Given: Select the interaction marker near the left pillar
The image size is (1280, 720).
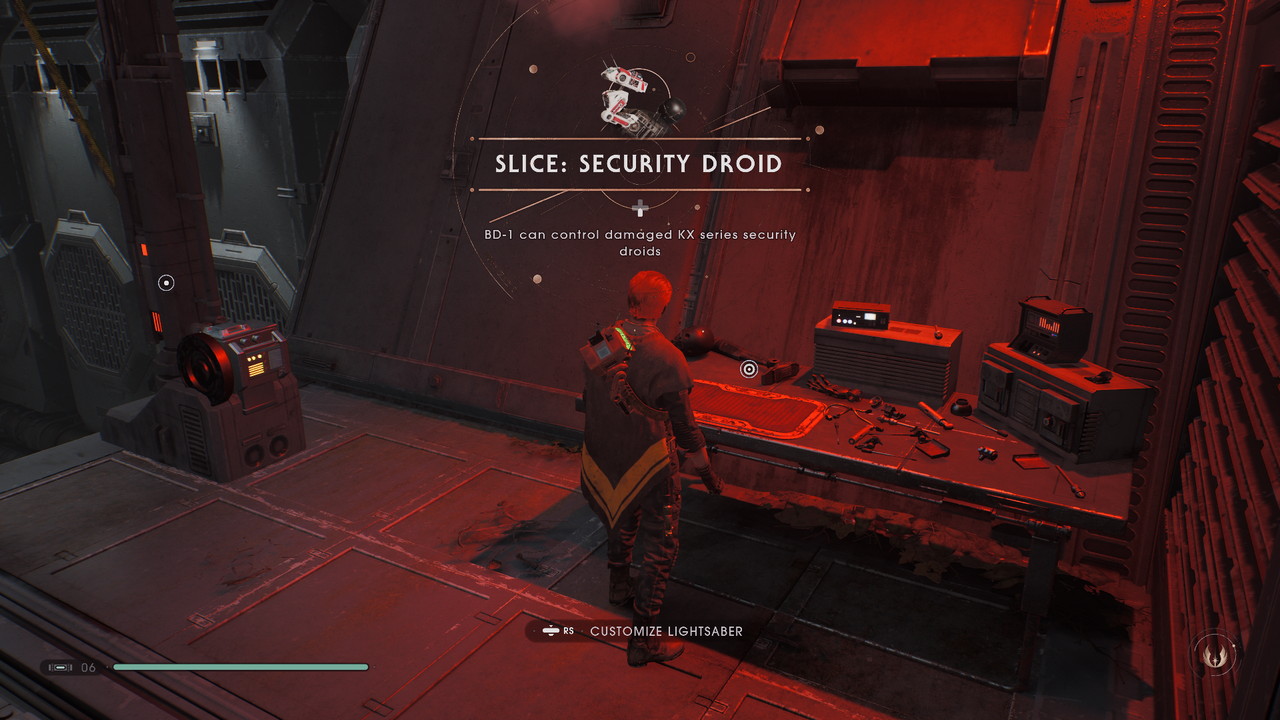Looking at the screenshot, I should point(167,283).
